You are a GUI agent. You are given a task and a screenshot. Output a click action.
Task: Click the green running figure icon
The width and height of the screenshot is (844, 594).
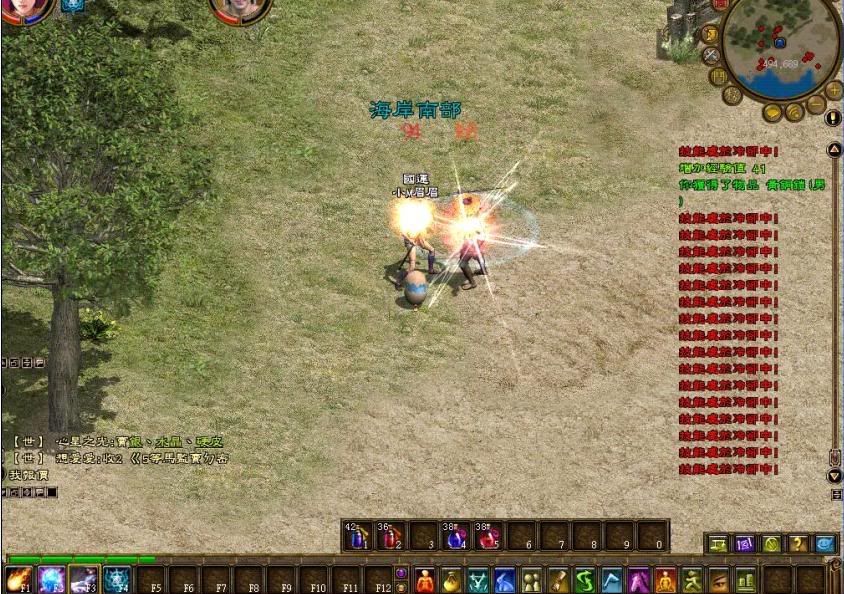point(692,580)
